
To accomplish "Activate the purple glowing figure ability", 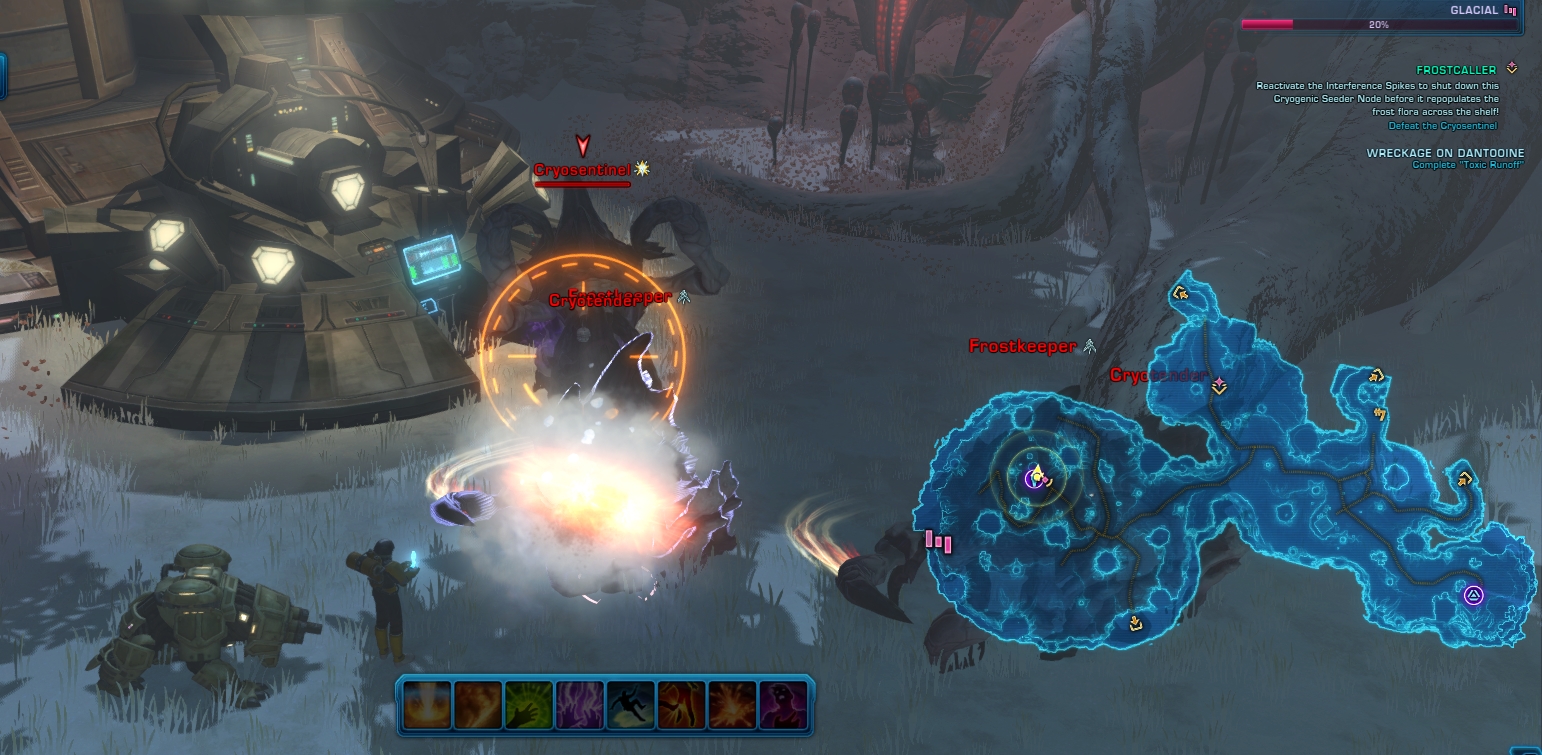I will tap(783, 704).
